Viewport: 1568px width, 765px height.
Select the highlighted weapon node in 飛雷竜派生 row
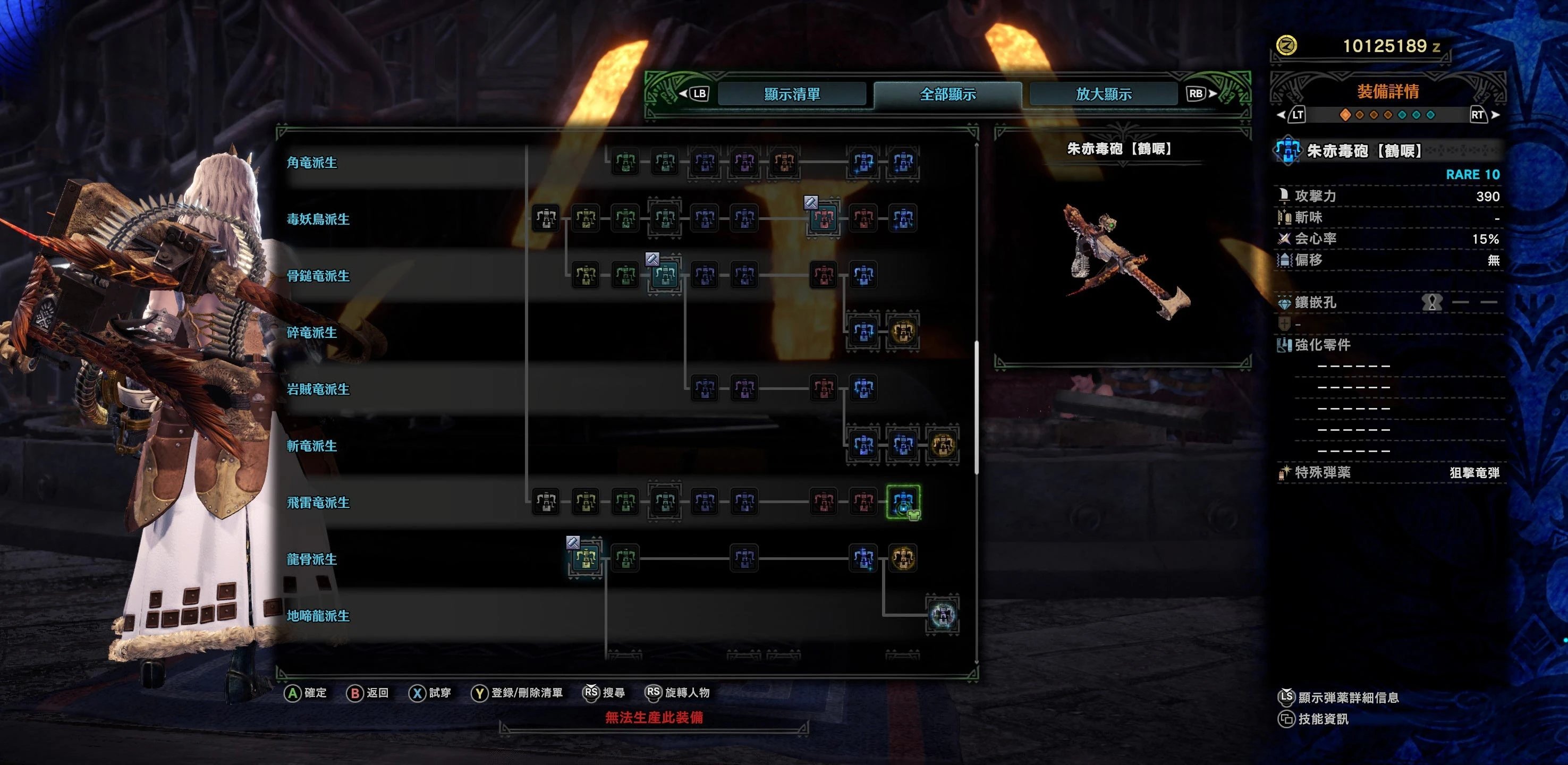(903, 502)
